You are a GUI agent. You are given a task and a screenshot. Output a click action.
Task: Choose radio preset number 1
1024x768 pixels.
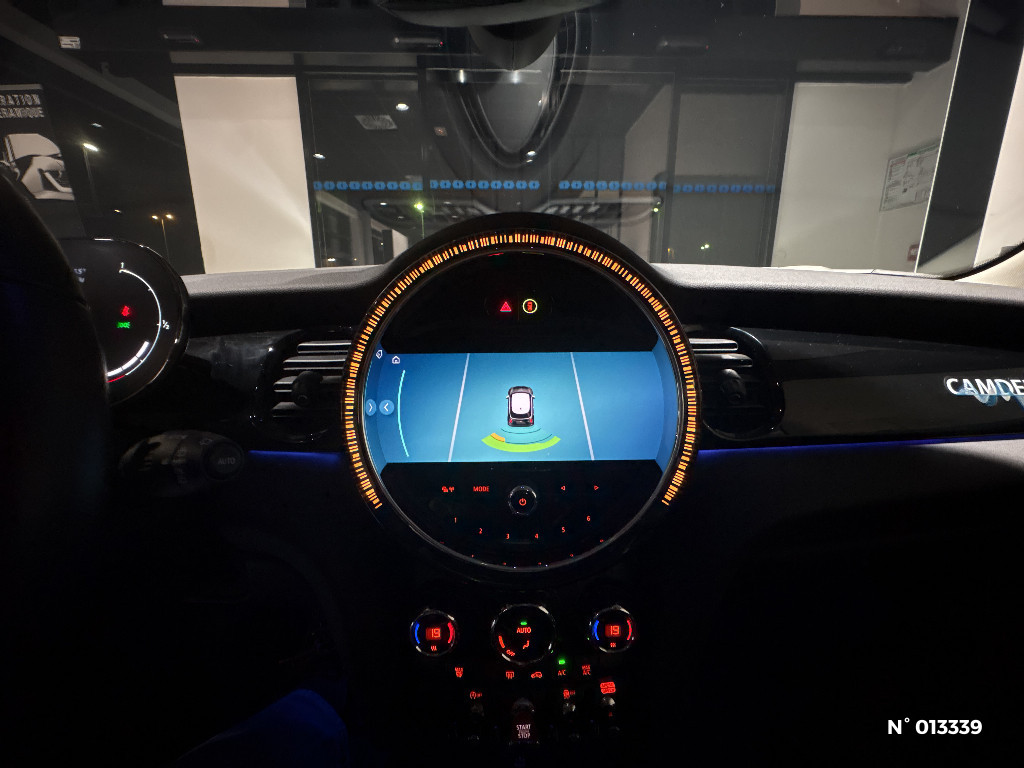click(x=455, y=520)
